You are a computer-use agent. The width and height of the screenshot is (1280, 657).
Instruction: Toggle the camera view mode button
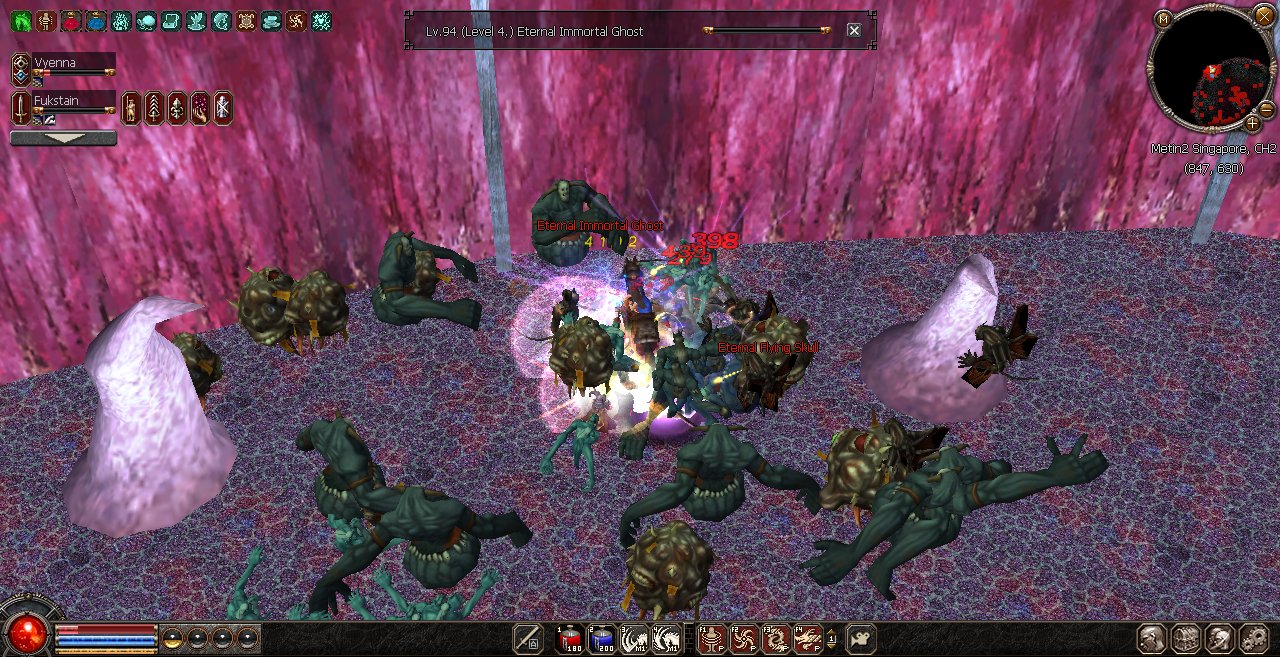860,639
